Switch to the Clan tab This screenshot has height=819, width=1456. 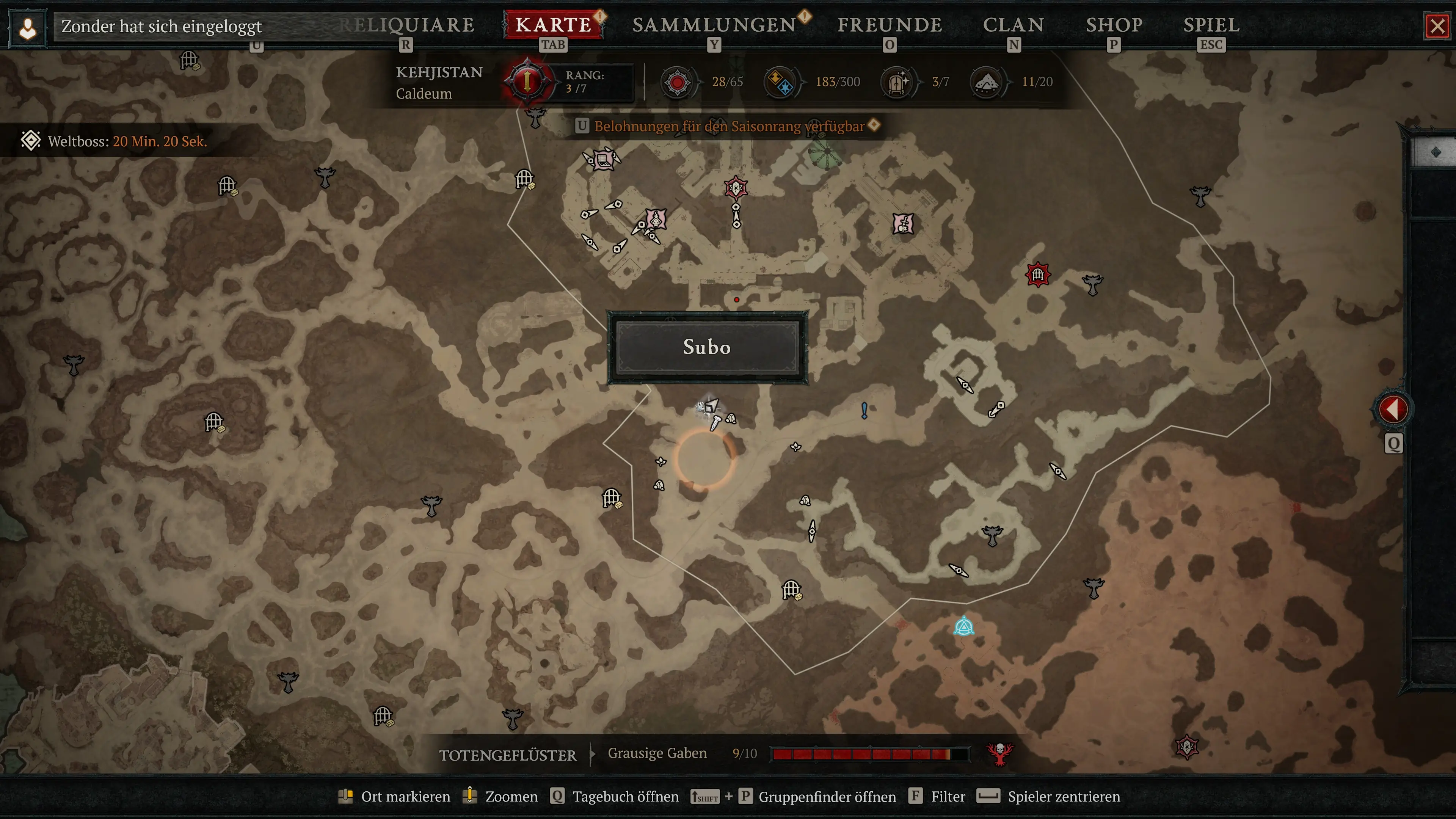tap(1014, 25)
